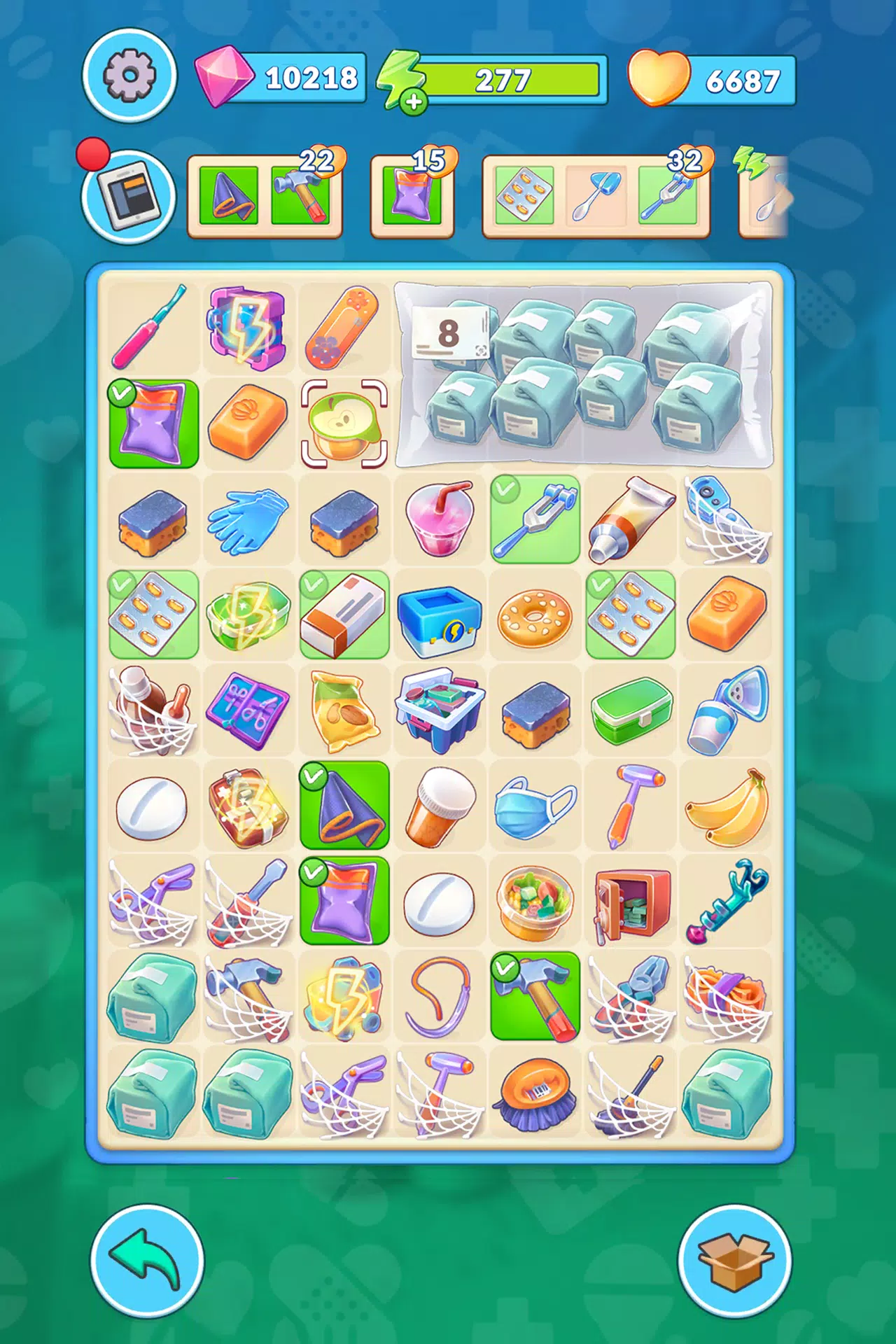This screenshot has height=1344, width=896.
Task: Select the orange pill bottle tile
Action: [440, 806]
